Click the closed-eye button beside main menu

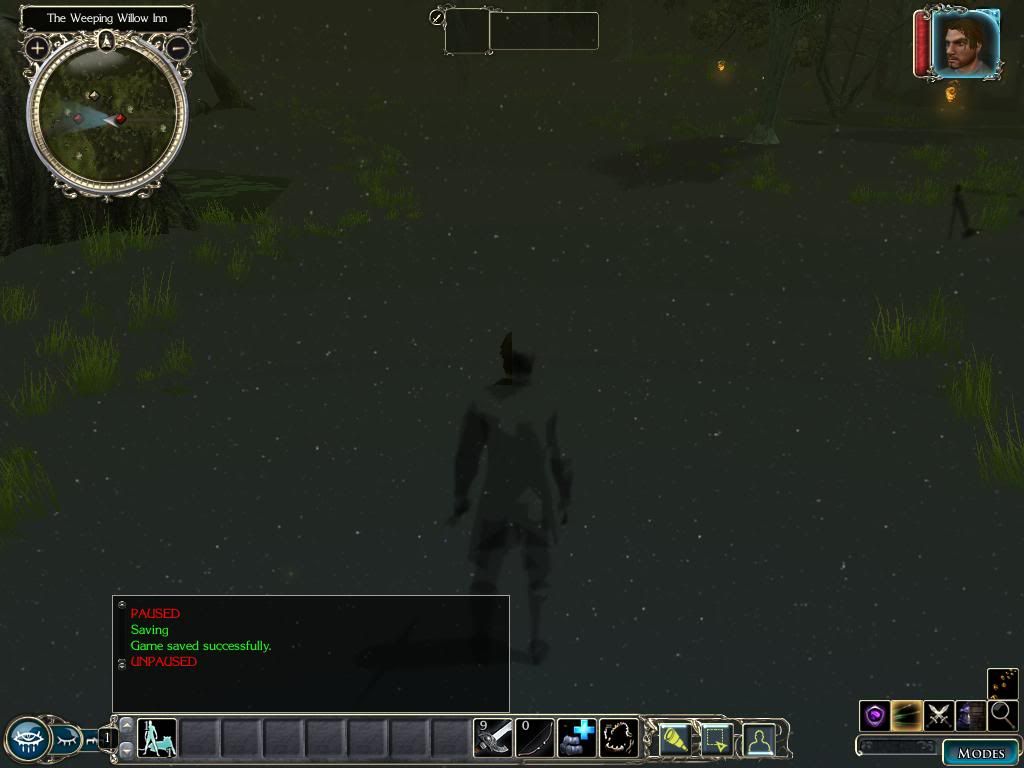click(x=65, y=739)
